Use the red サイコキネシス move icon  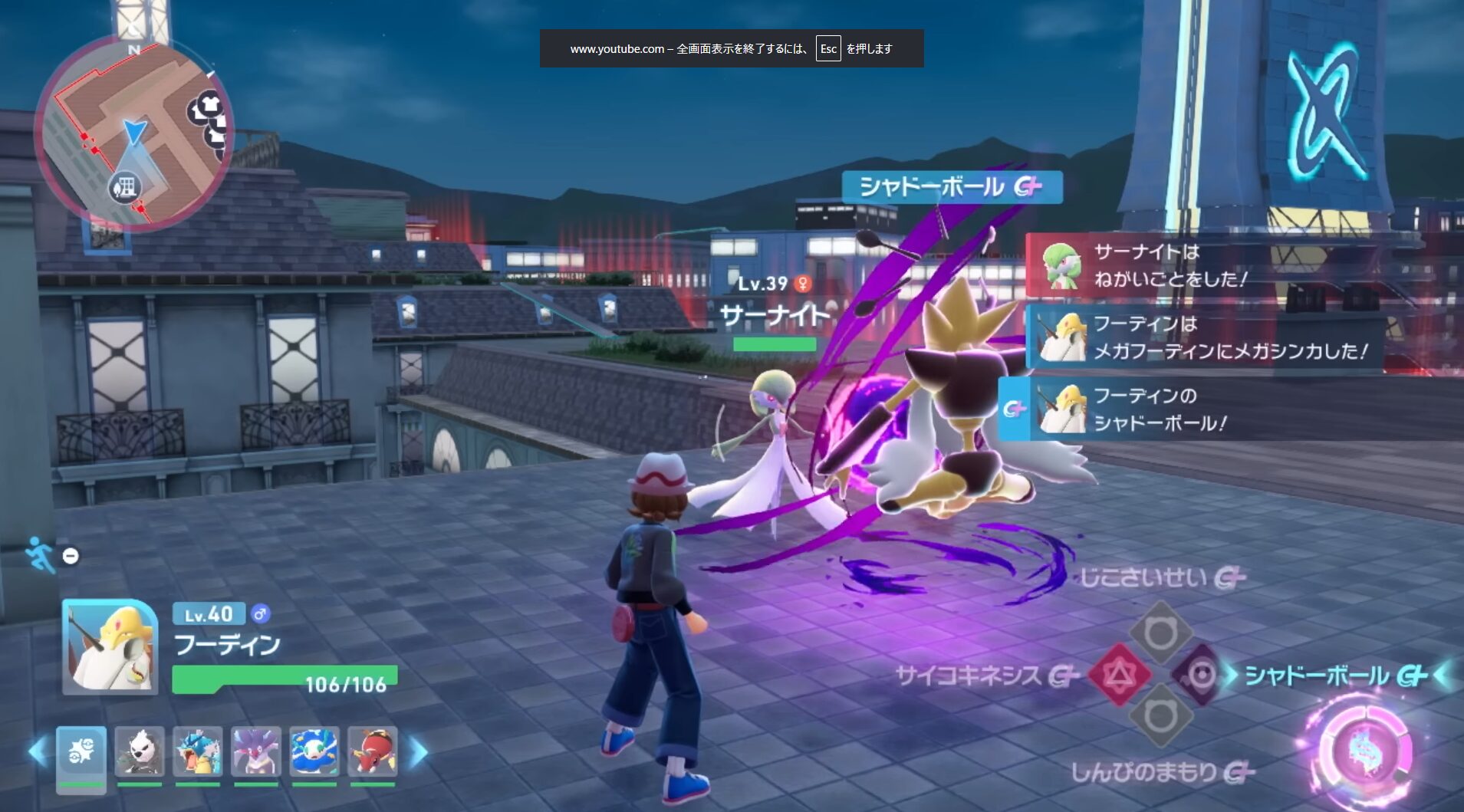1119,676
